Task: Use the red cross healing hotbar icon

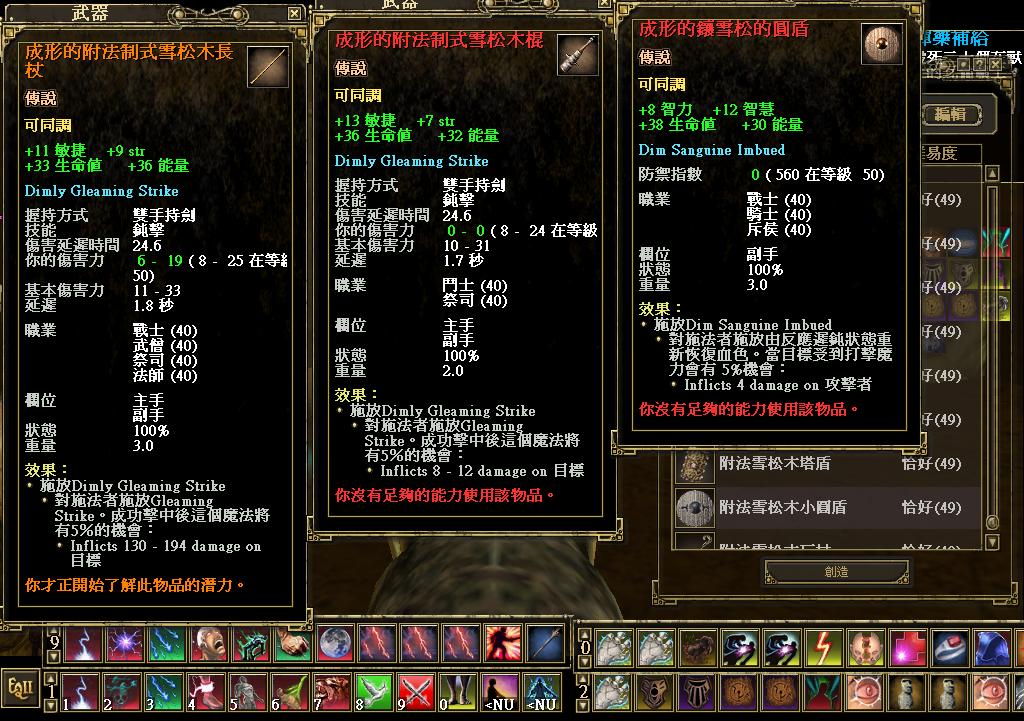Action: click(x=907, y=647)
